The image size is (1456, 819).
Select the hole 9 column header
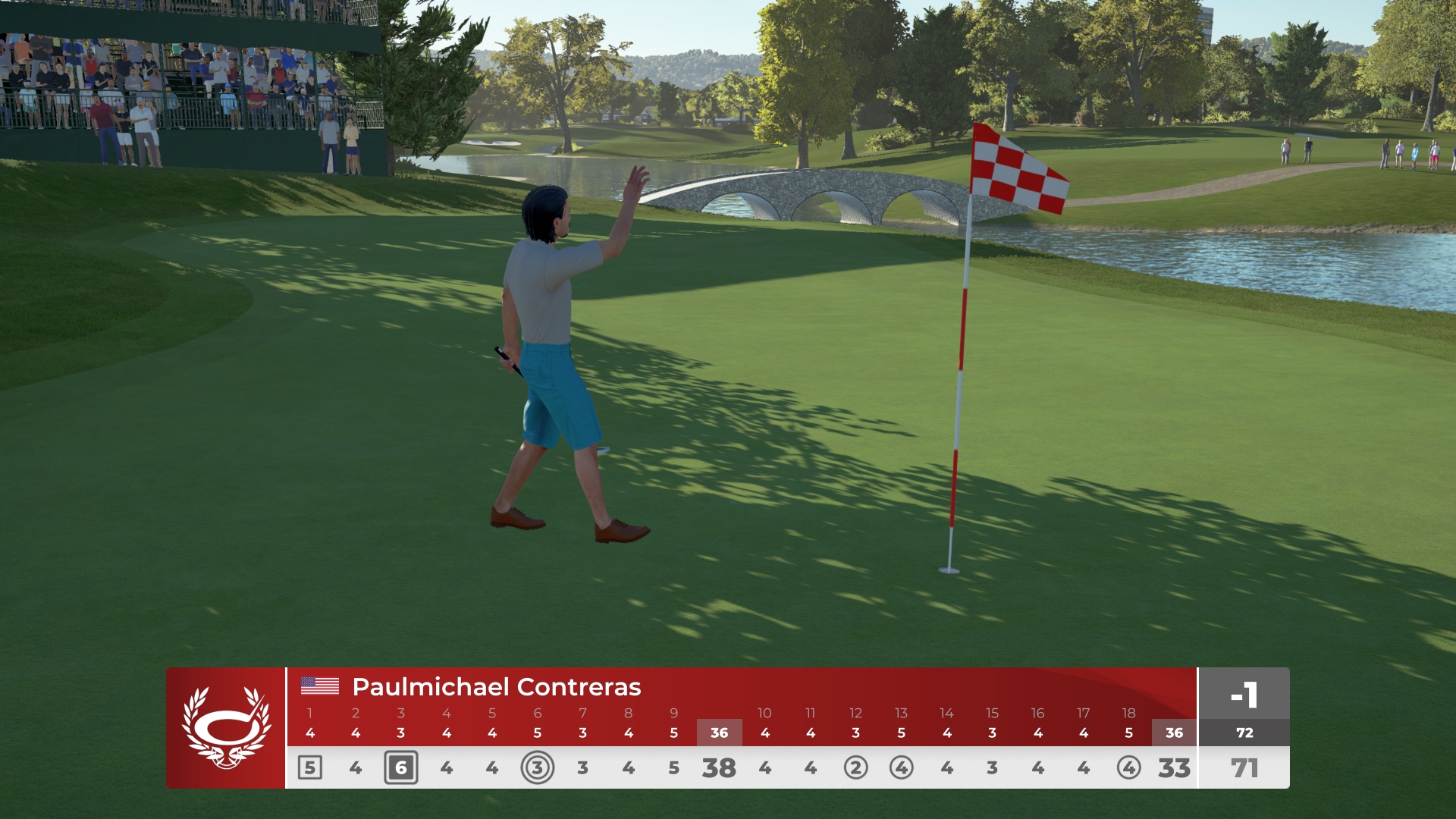[x=673, y=713]
